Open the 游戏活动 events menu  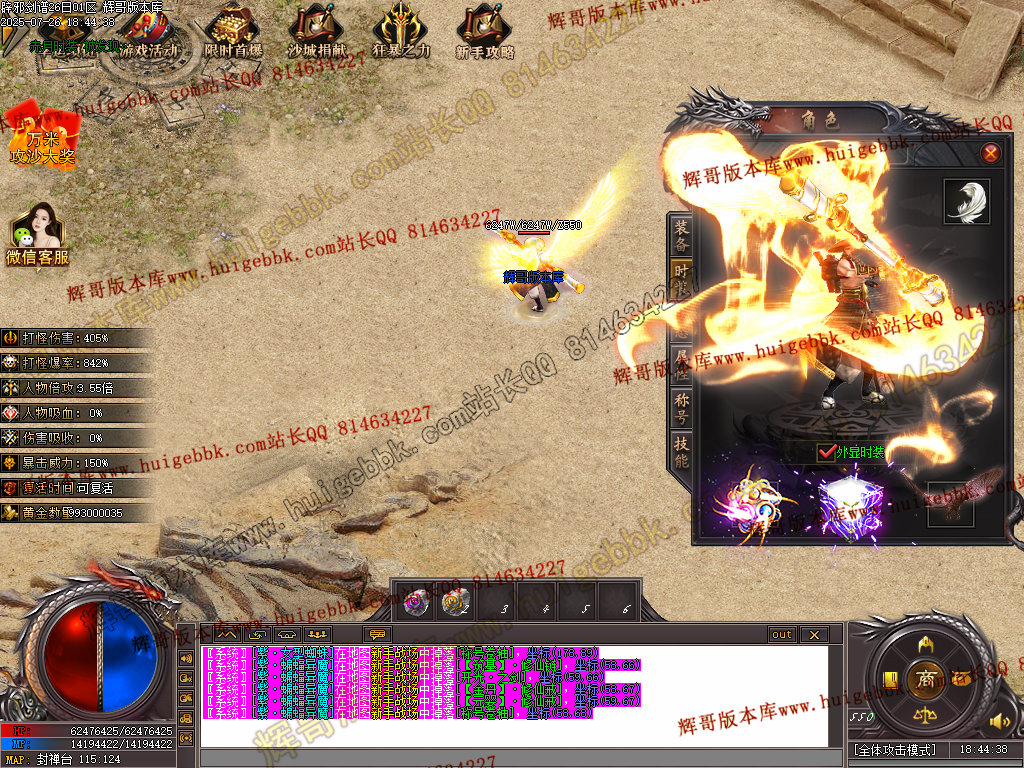[149, 34]
